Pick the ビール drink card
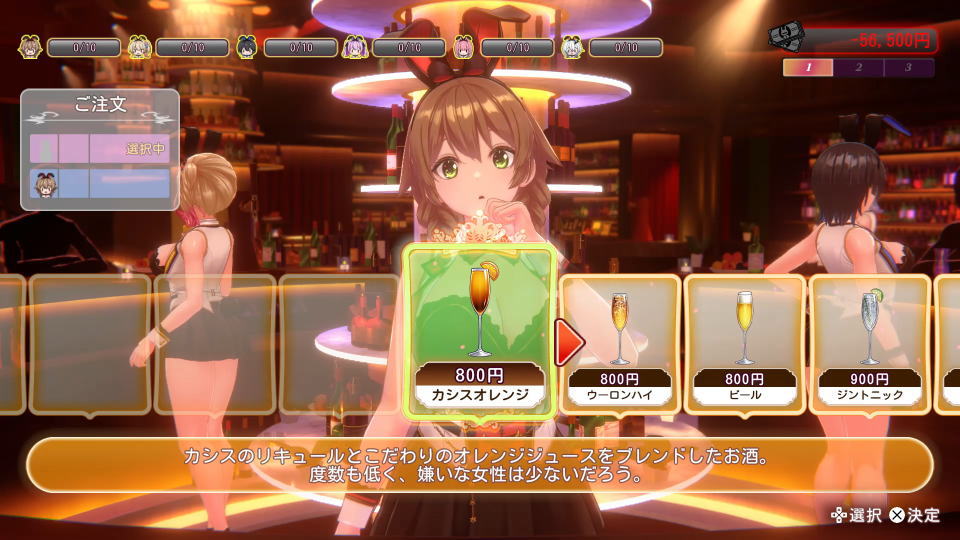 (x=743, y=340)
